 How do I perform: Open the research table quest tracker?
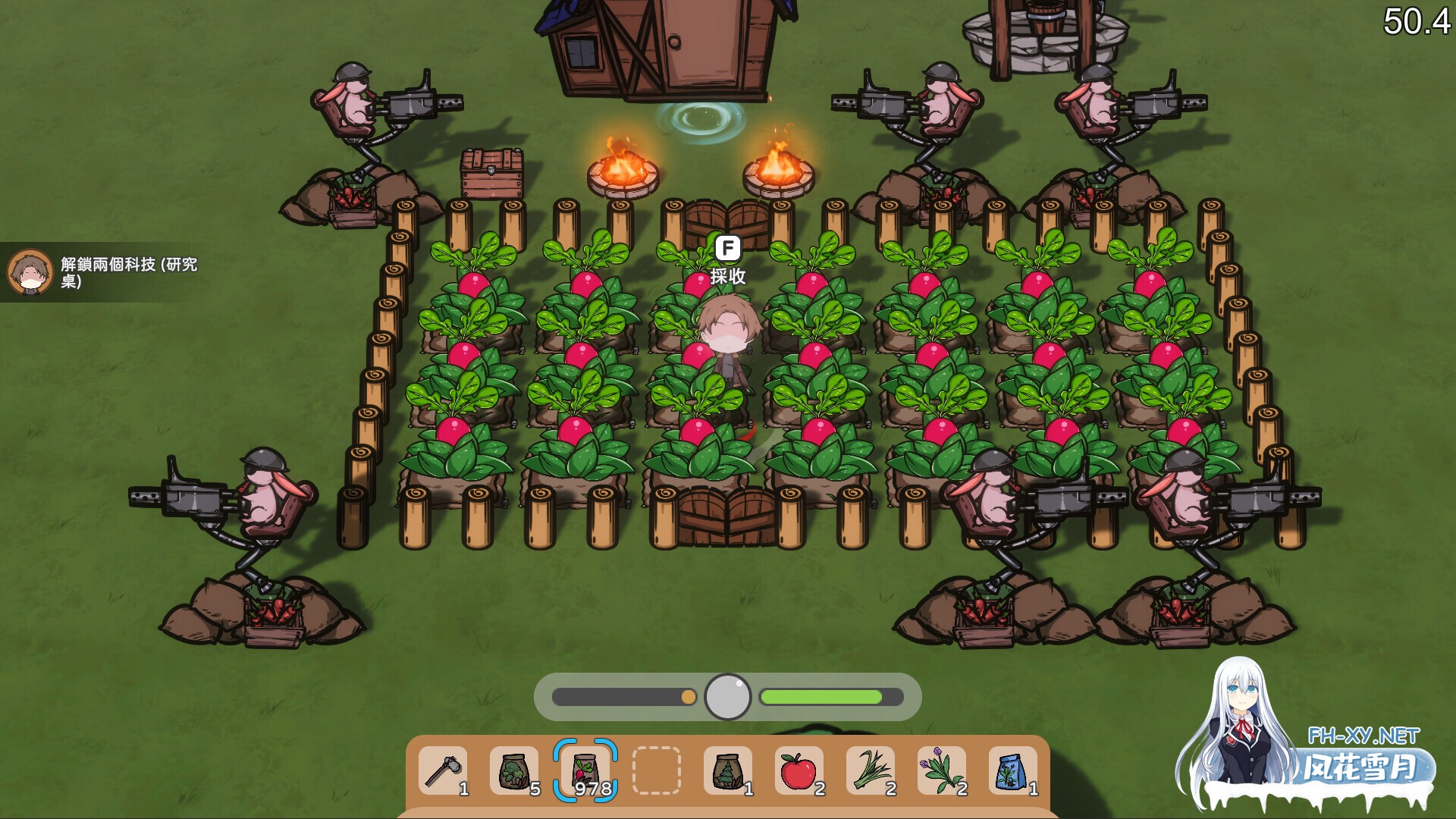tap(129, 272)
